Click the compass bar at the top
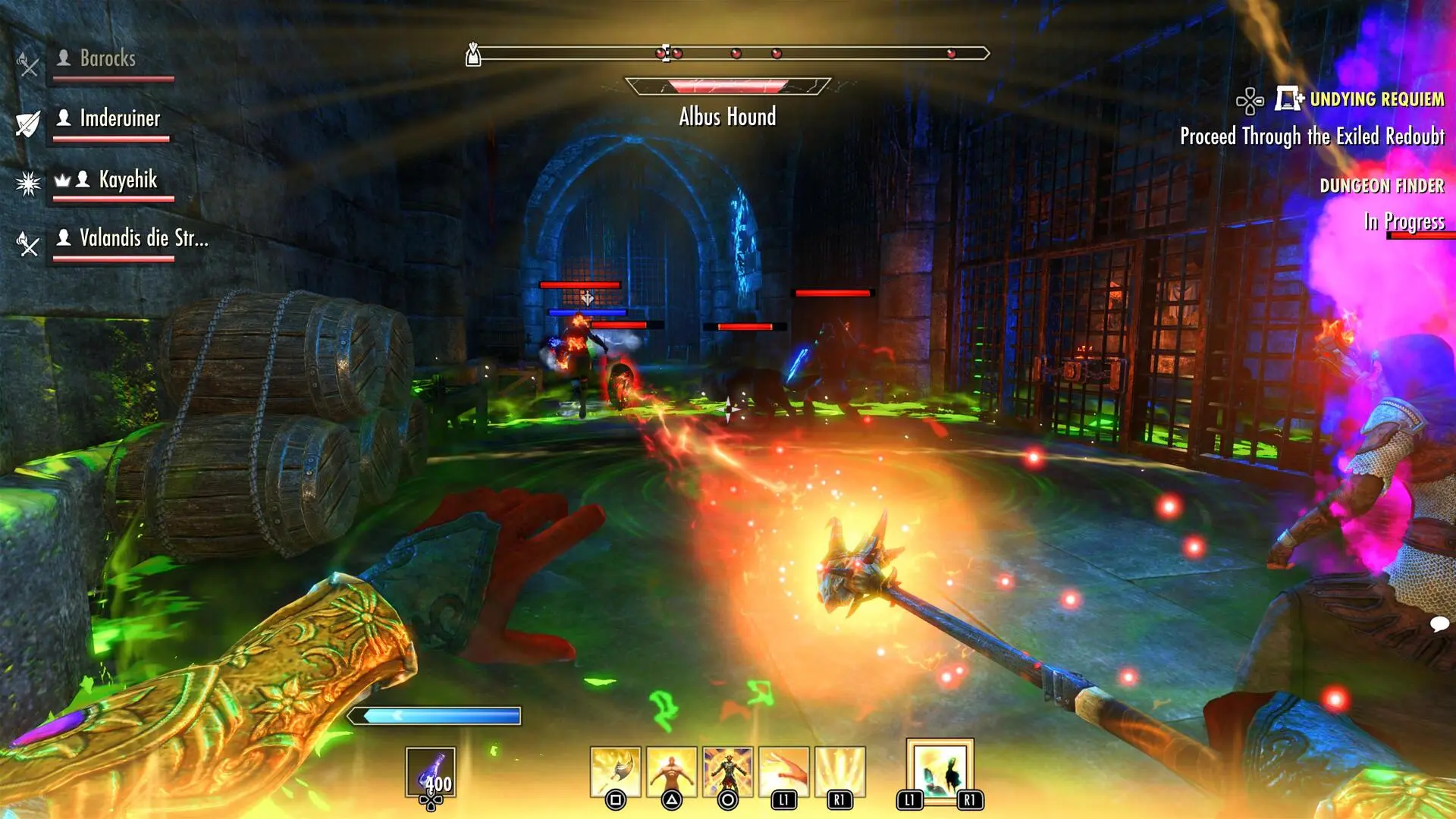 pyautogui.click(x=728, y=53)
